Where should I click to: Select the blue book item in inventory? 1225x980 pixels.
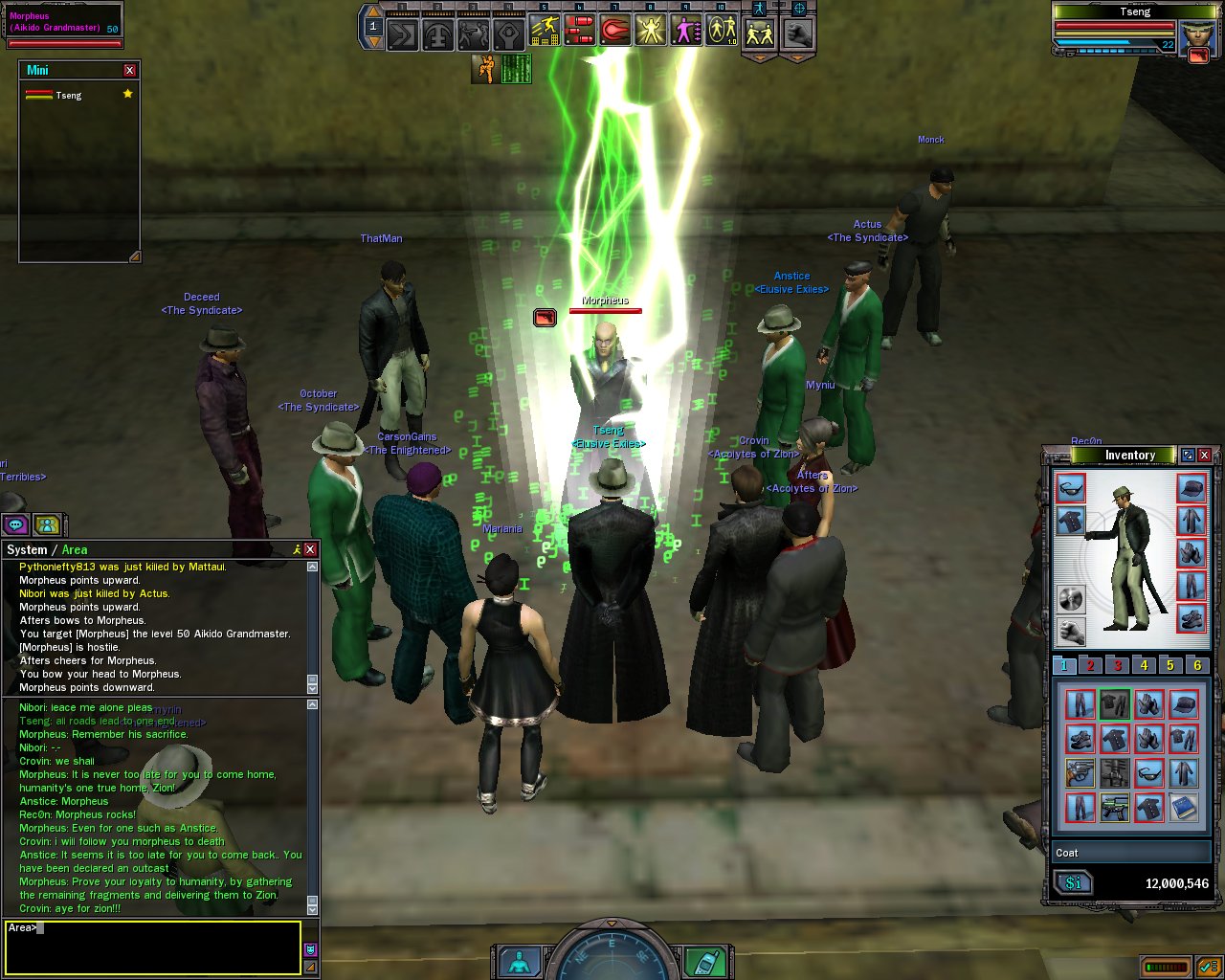tap(1184, 807)
